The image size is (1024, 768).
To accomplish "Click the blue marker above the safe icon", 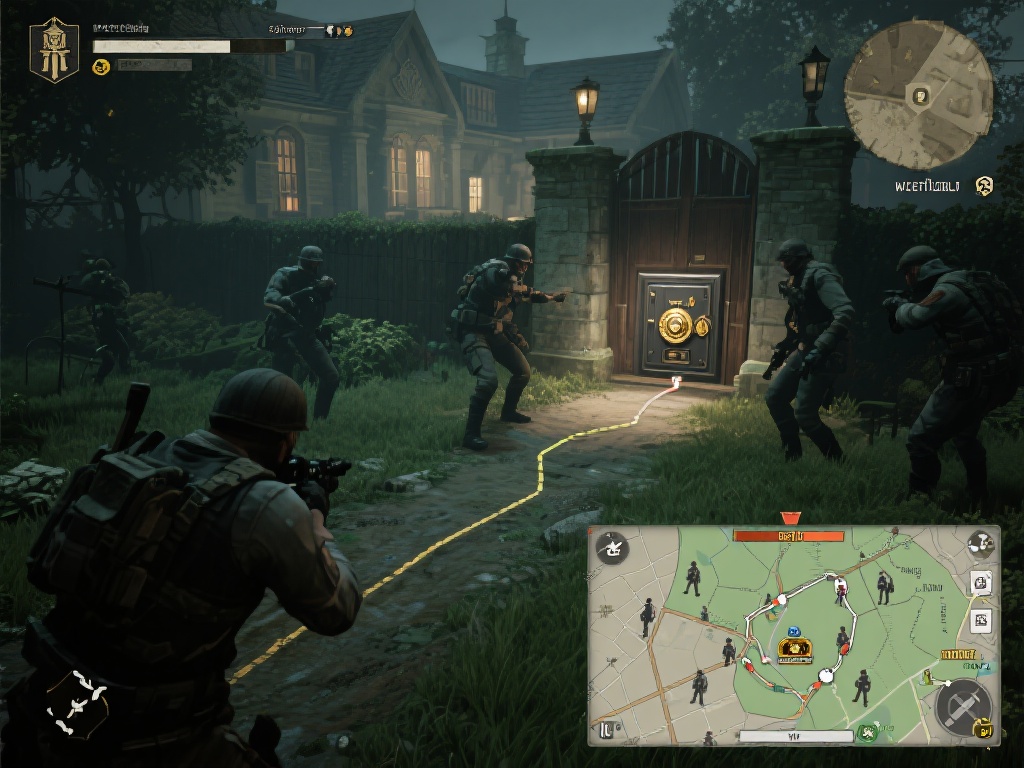I will pos(794,631).
